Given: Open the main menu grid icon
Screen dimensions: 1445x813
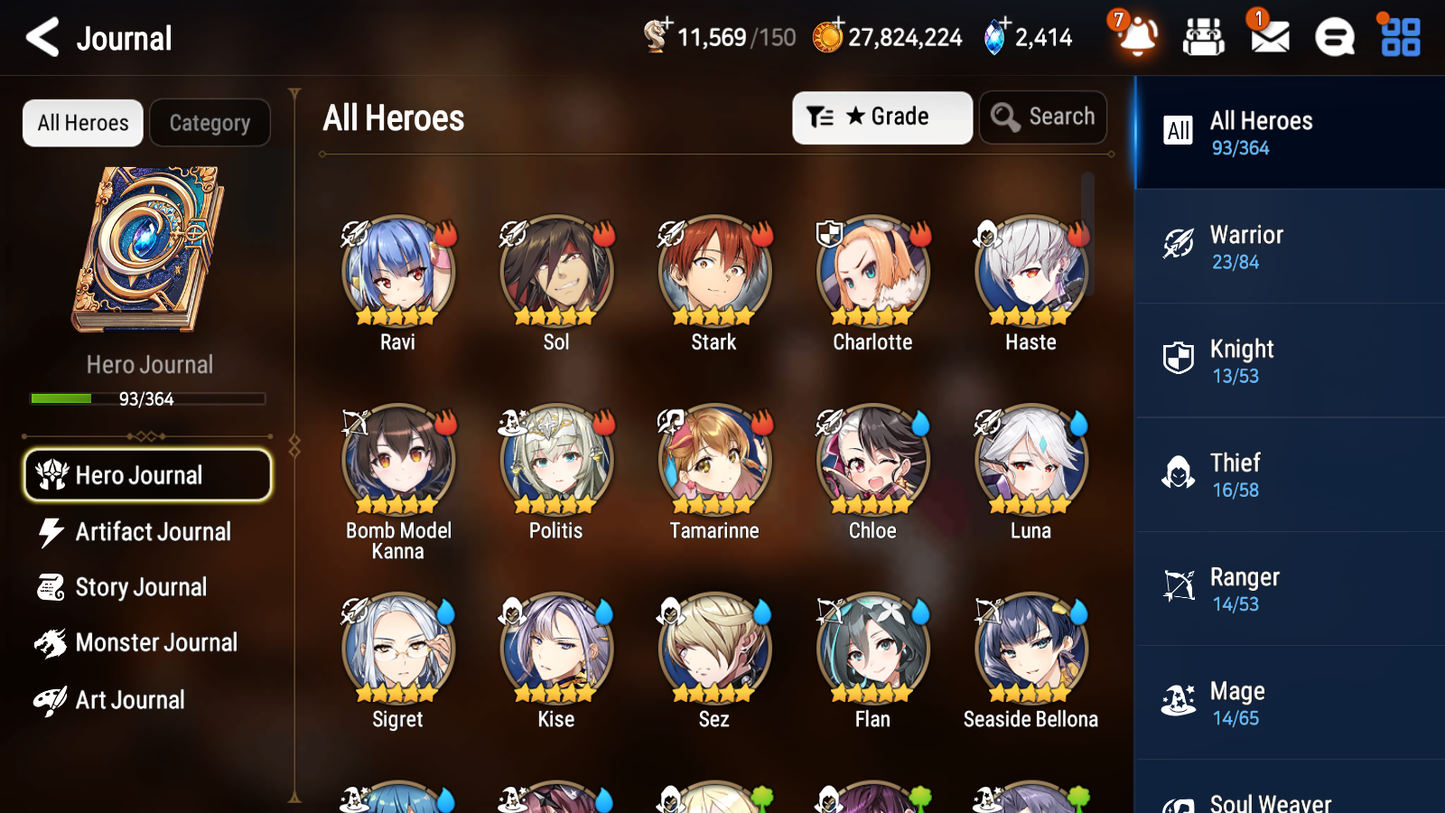Looking at the screenshot, I should [1398, 36].
